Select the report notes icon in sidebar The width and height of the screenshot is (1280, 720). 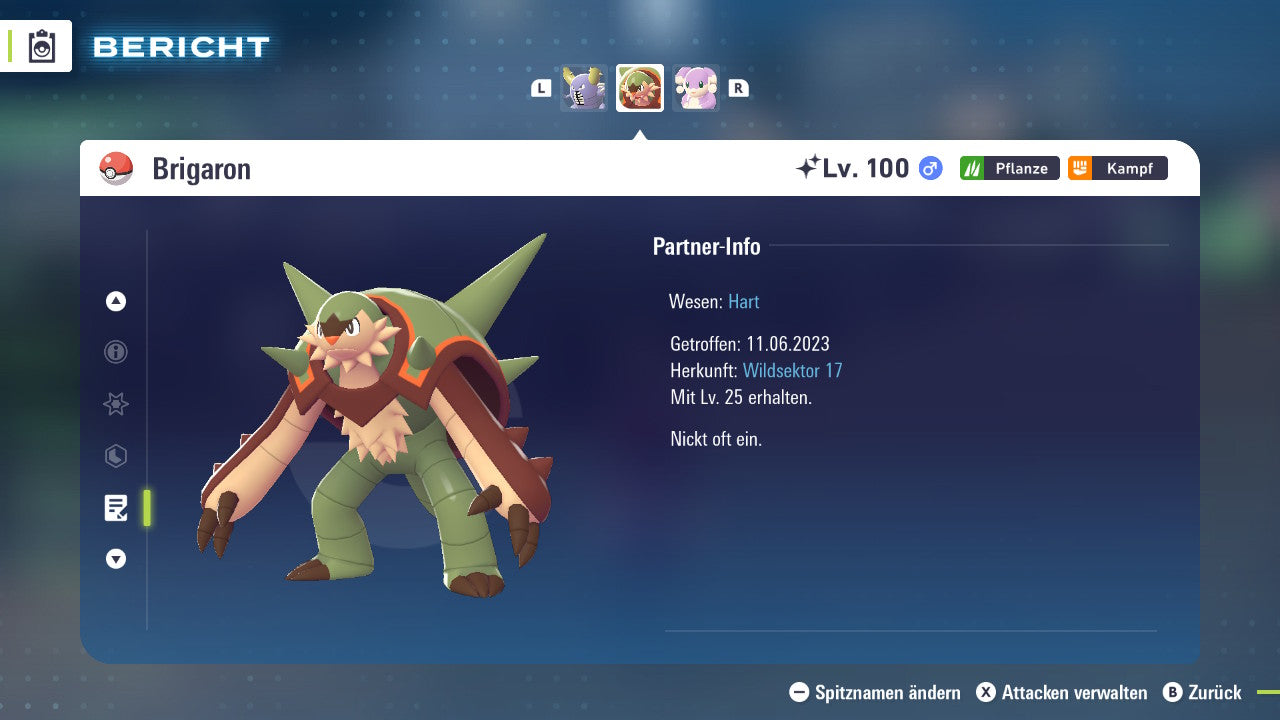[x=116, y=508]
